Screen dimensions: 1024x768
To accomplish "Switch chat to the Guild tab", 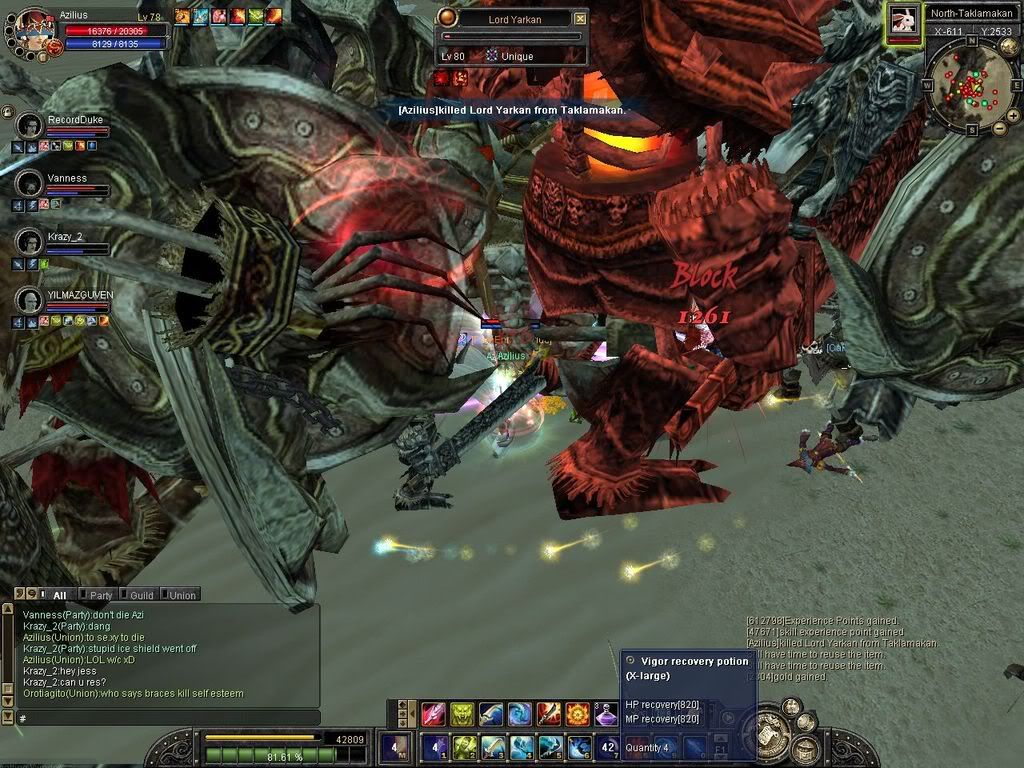I will pyautogui.click(x=141, y=595).
